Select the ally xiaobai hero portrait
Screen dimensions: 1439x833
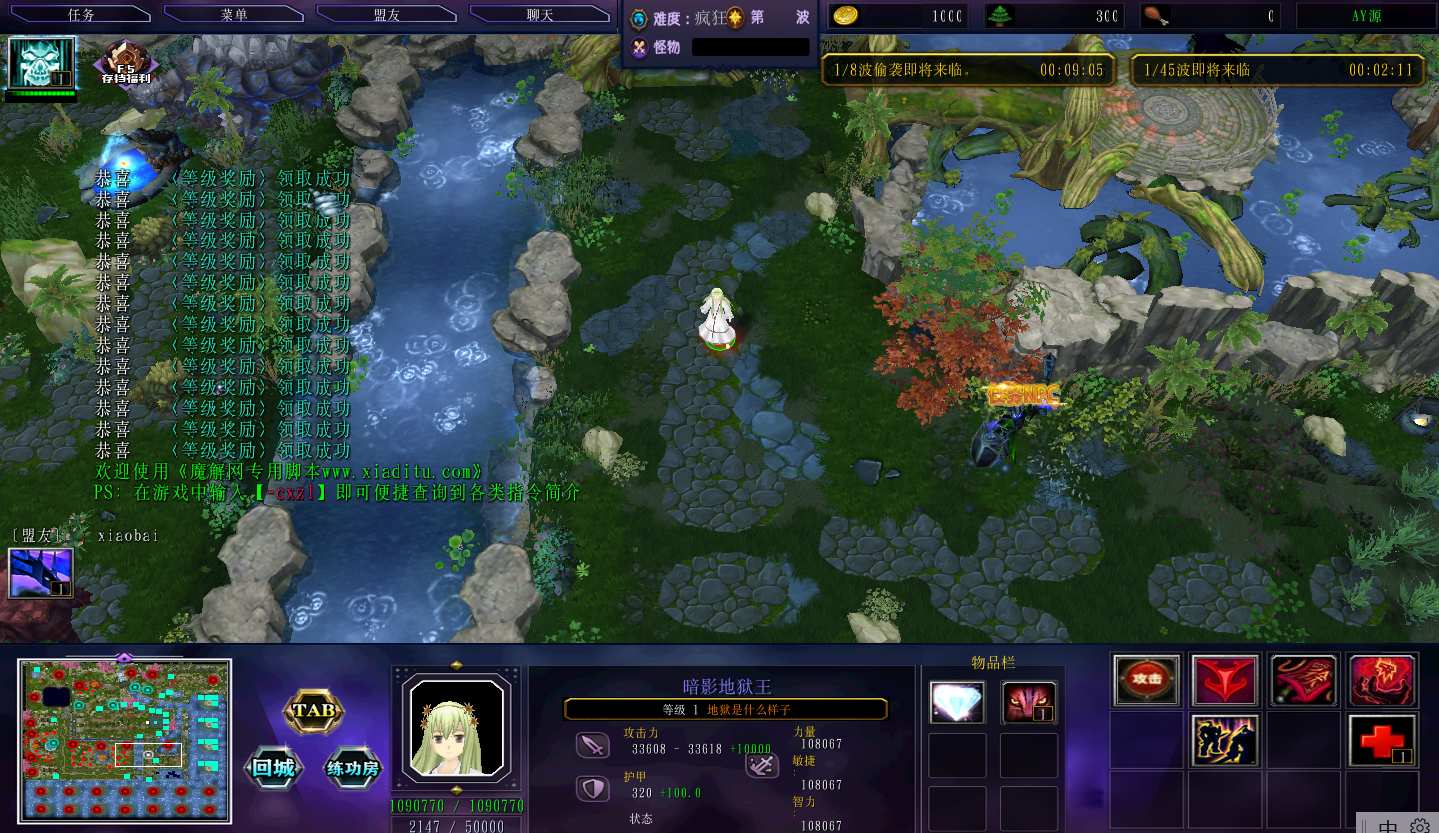click(41, 572)
